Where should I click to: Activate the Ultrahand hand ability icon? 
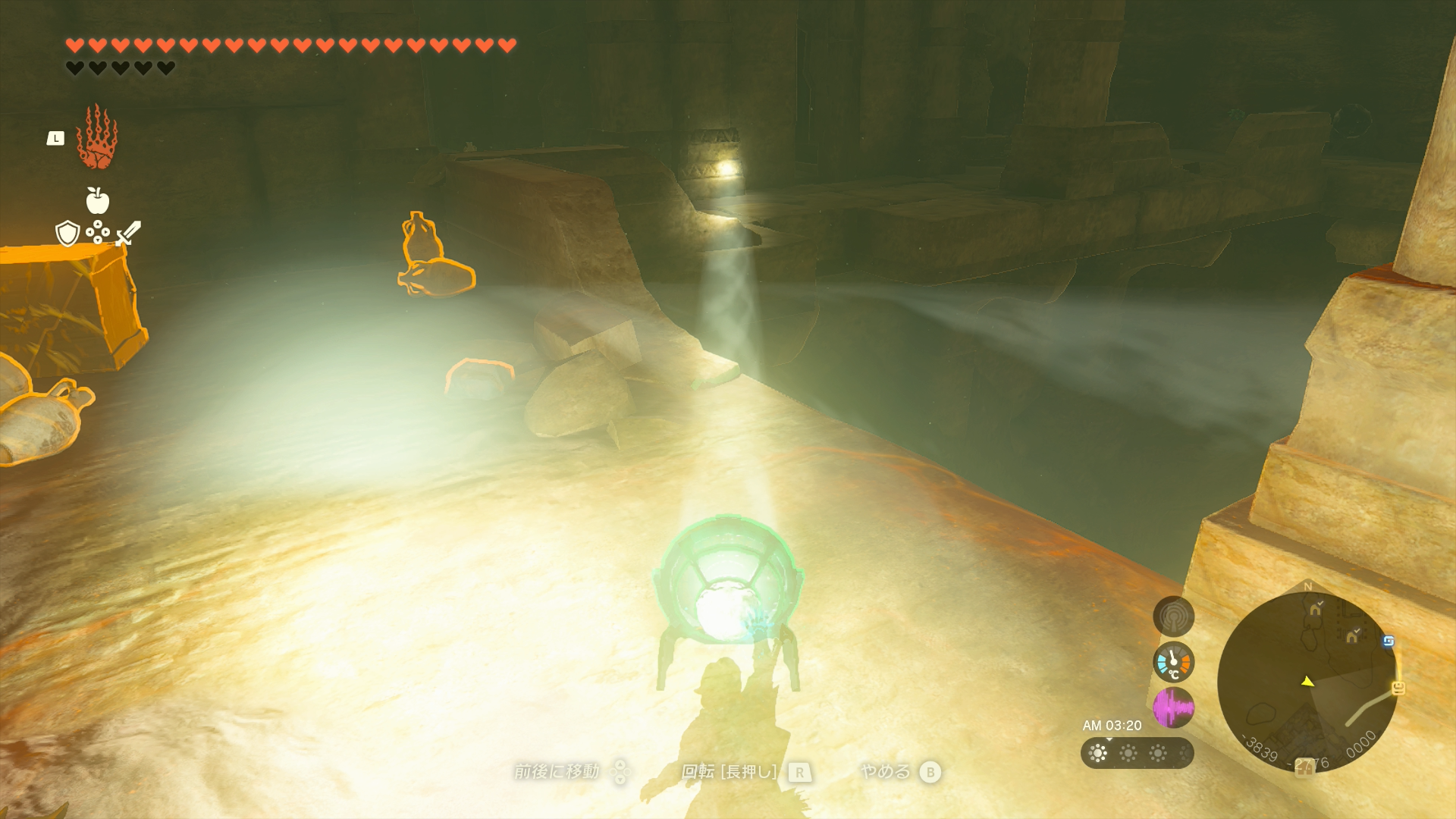96,137
